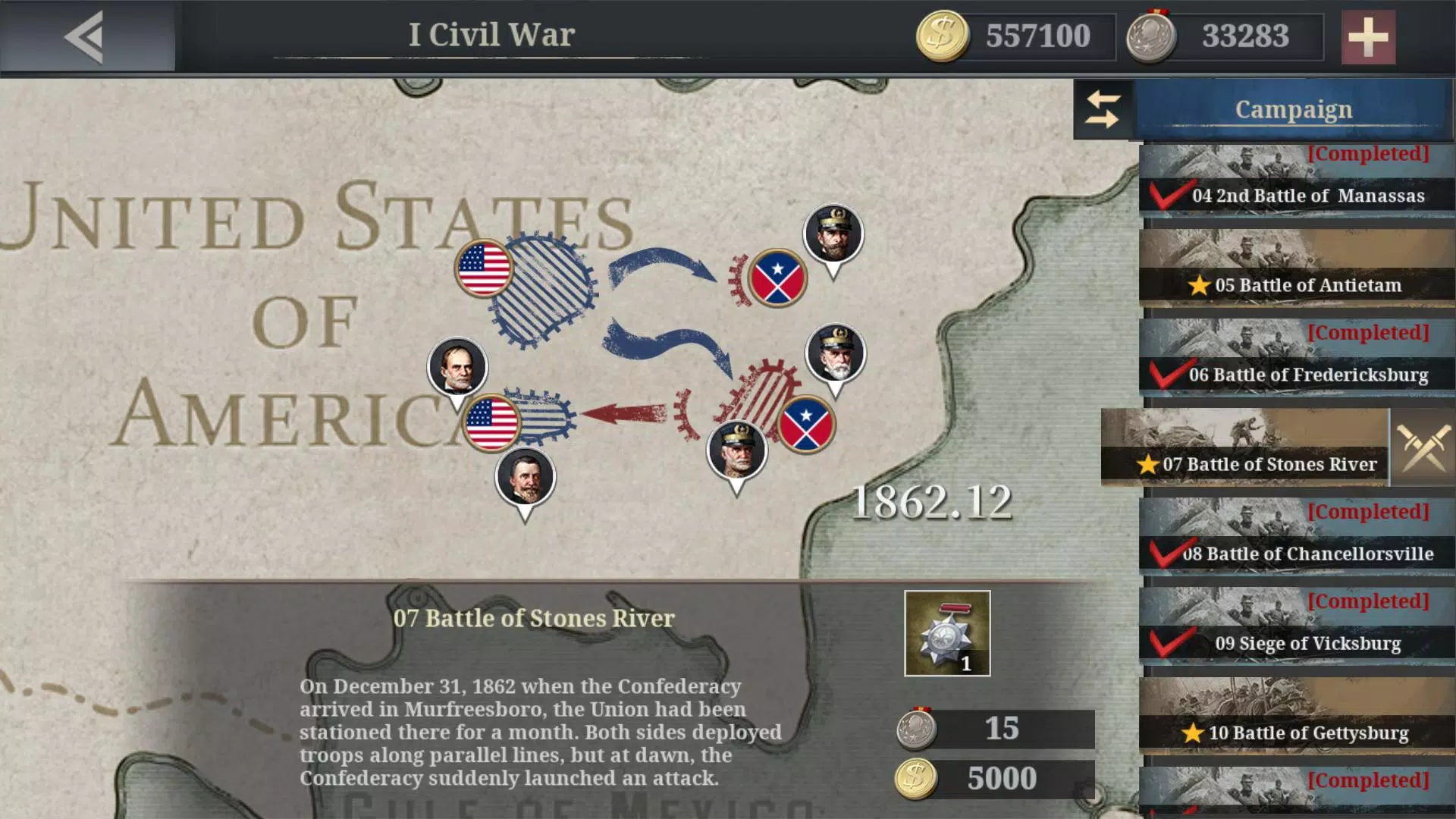Image resolution: width=1456 pixels, height=819 pixels.
Task: Expand the Campaign list header
Action: 1291,108
